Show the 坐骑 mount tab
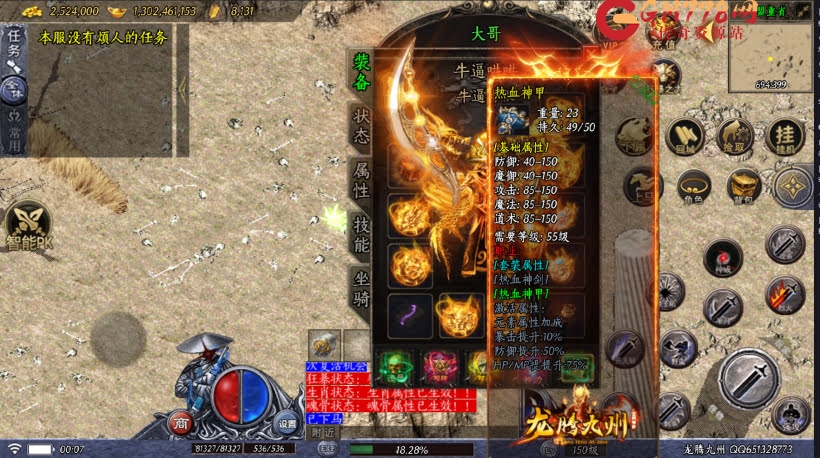This screenshot has height=458, width=820. pyautogui.click(x=361, y=287)
